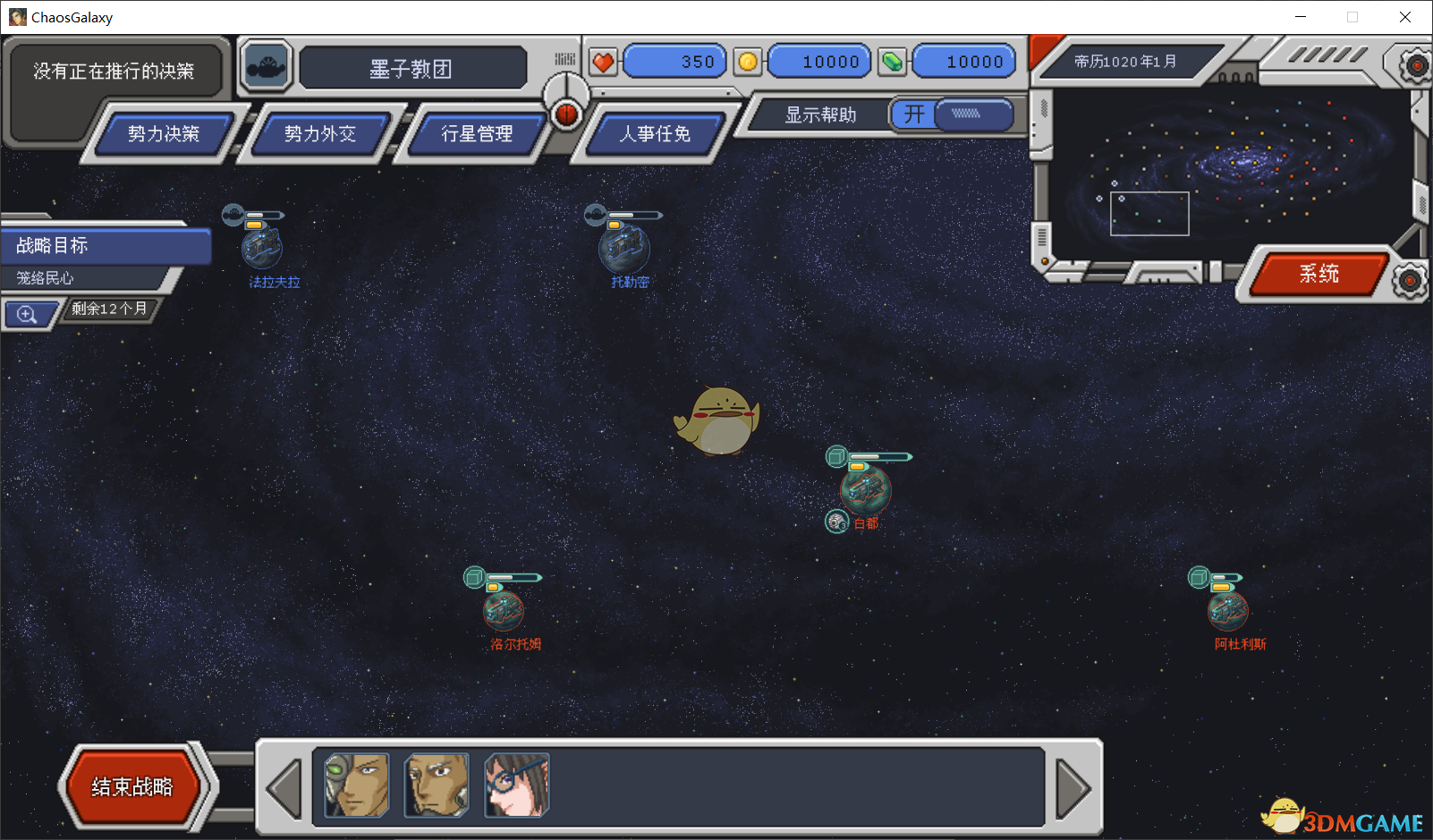Select the bearded officer portrait

coord(437,785)
